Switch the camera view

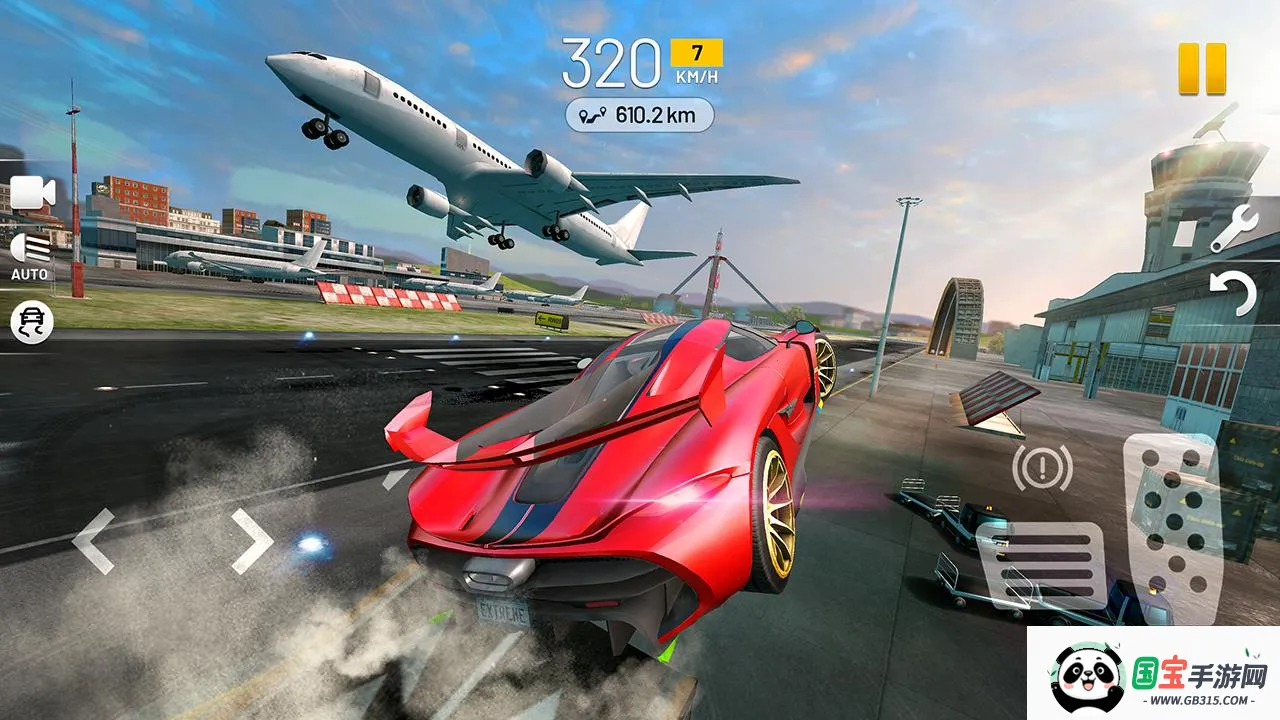pyautogui.click(x=32, y=193)
